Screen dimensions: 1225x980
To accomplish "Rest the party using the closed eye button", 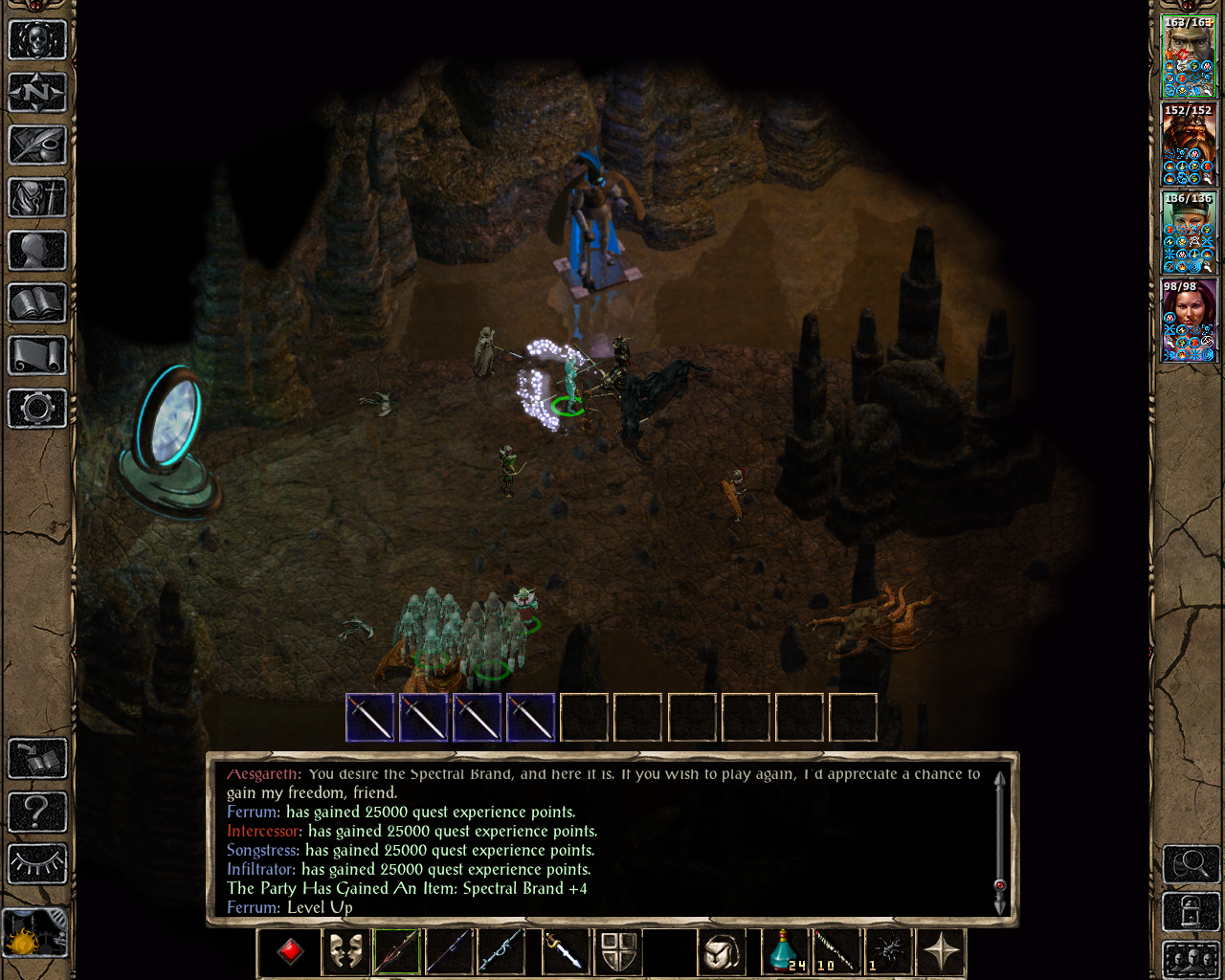I will [37, 864].
